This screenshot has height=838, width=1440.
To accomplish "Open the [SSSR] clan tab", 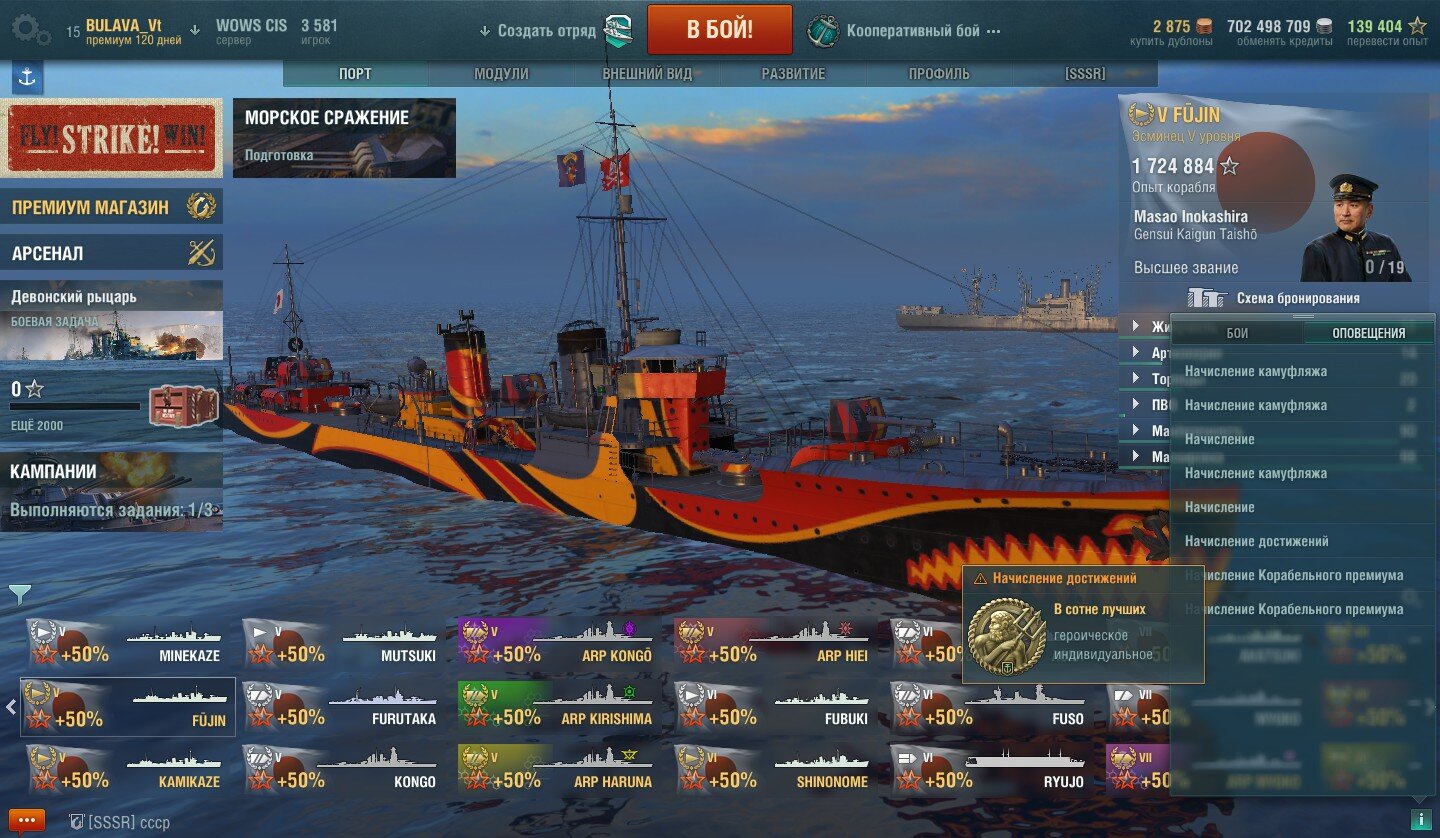I will 1085,74.
